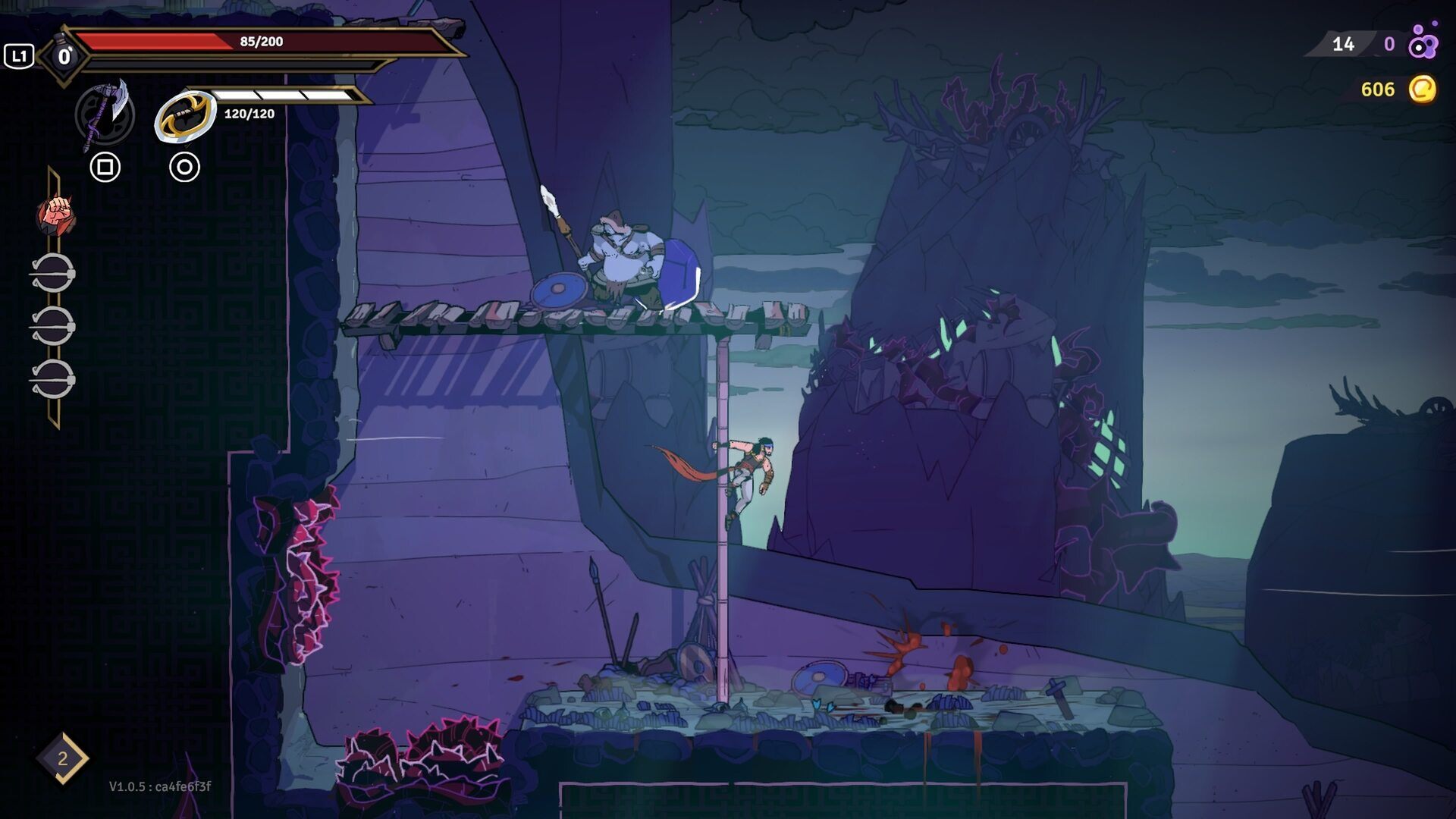Click the gold coin currency icon
The width and height of the screenshot is (1456, 819).
1422,89
